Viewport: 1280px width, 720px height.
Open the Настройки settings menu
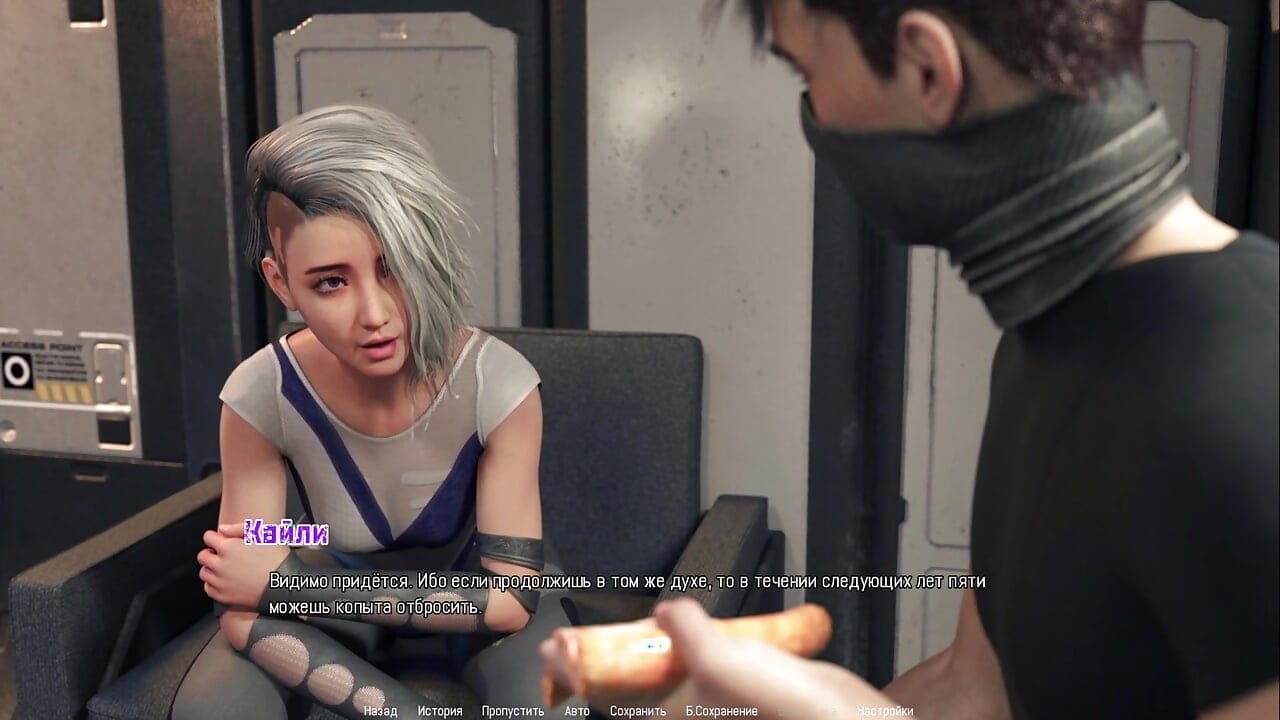click(885, 711)
